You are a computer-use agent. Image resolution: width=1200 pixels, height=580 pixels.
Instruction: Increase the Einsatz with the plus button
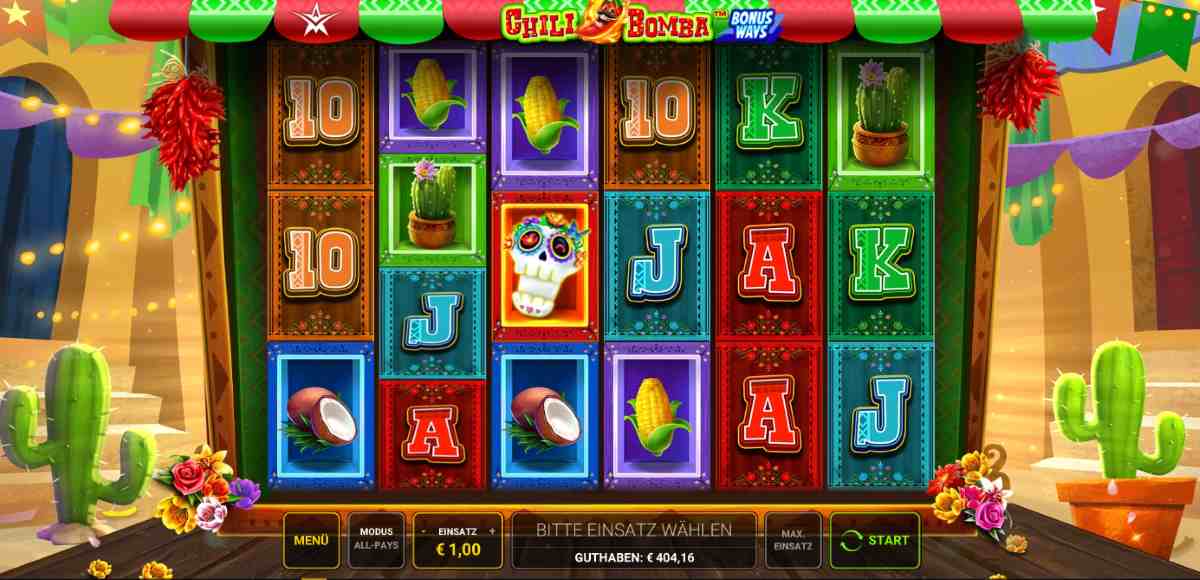click(x=491, y=531)
